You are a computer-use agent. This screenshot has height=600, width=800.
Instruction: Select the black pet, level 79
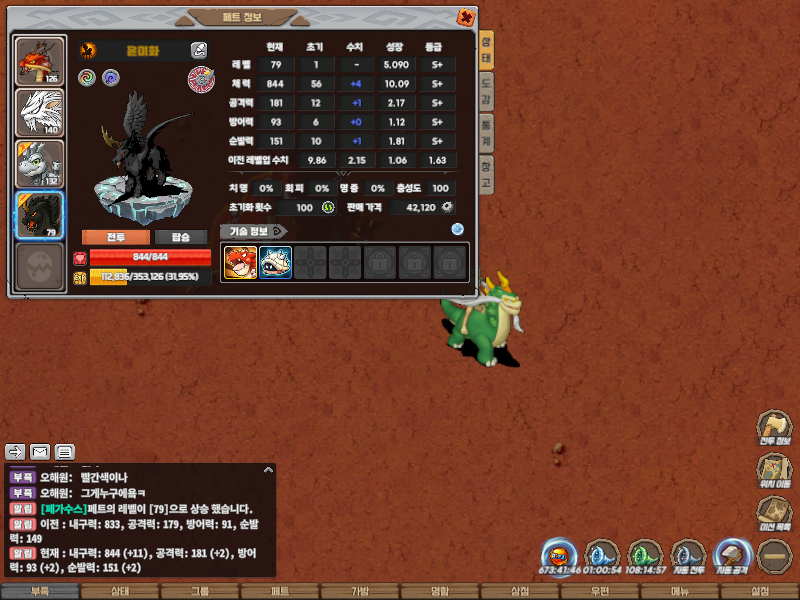[x=40, y=214]
